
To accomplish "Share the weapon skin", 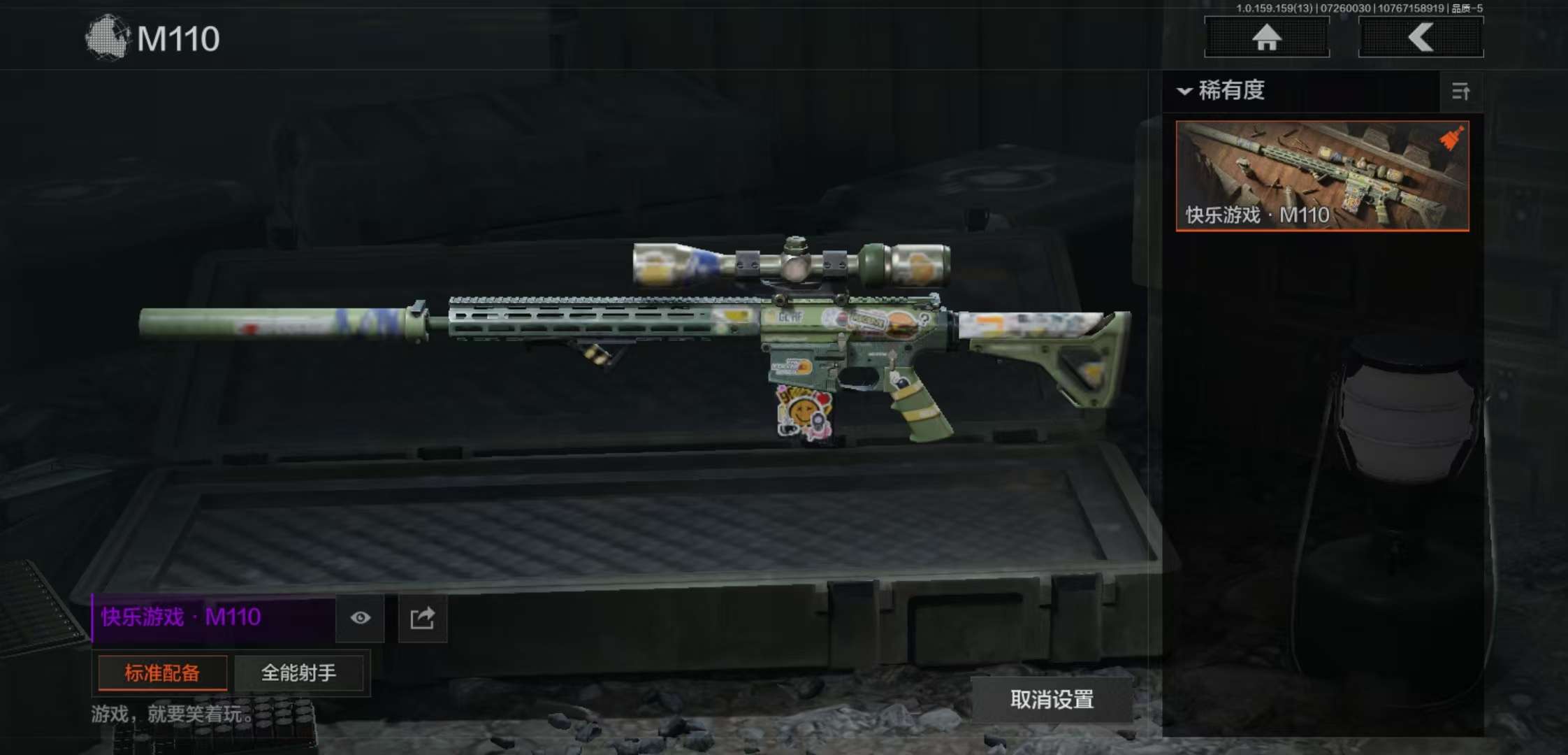I will (x=422, y=619).
